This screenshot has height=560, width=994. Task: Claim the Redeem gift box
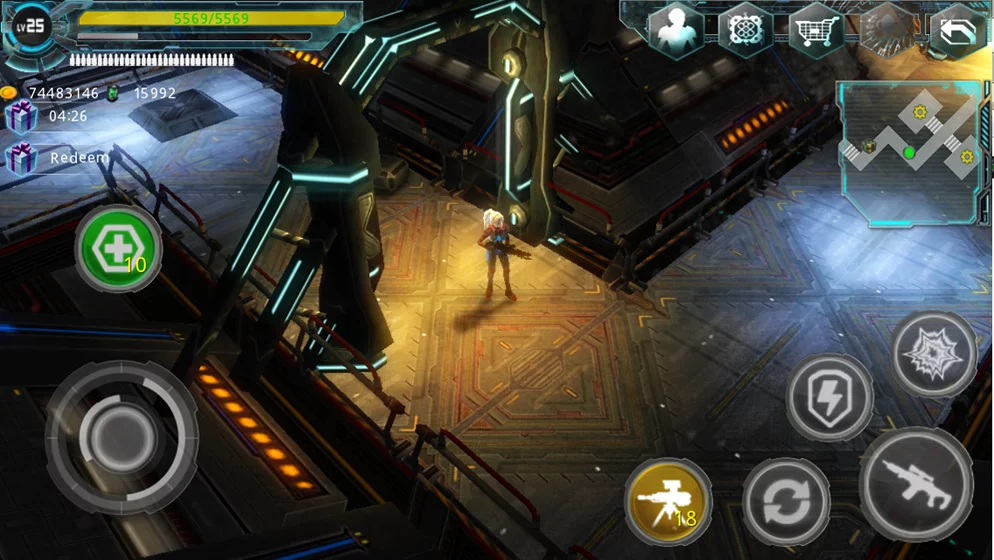pos(22,158)
